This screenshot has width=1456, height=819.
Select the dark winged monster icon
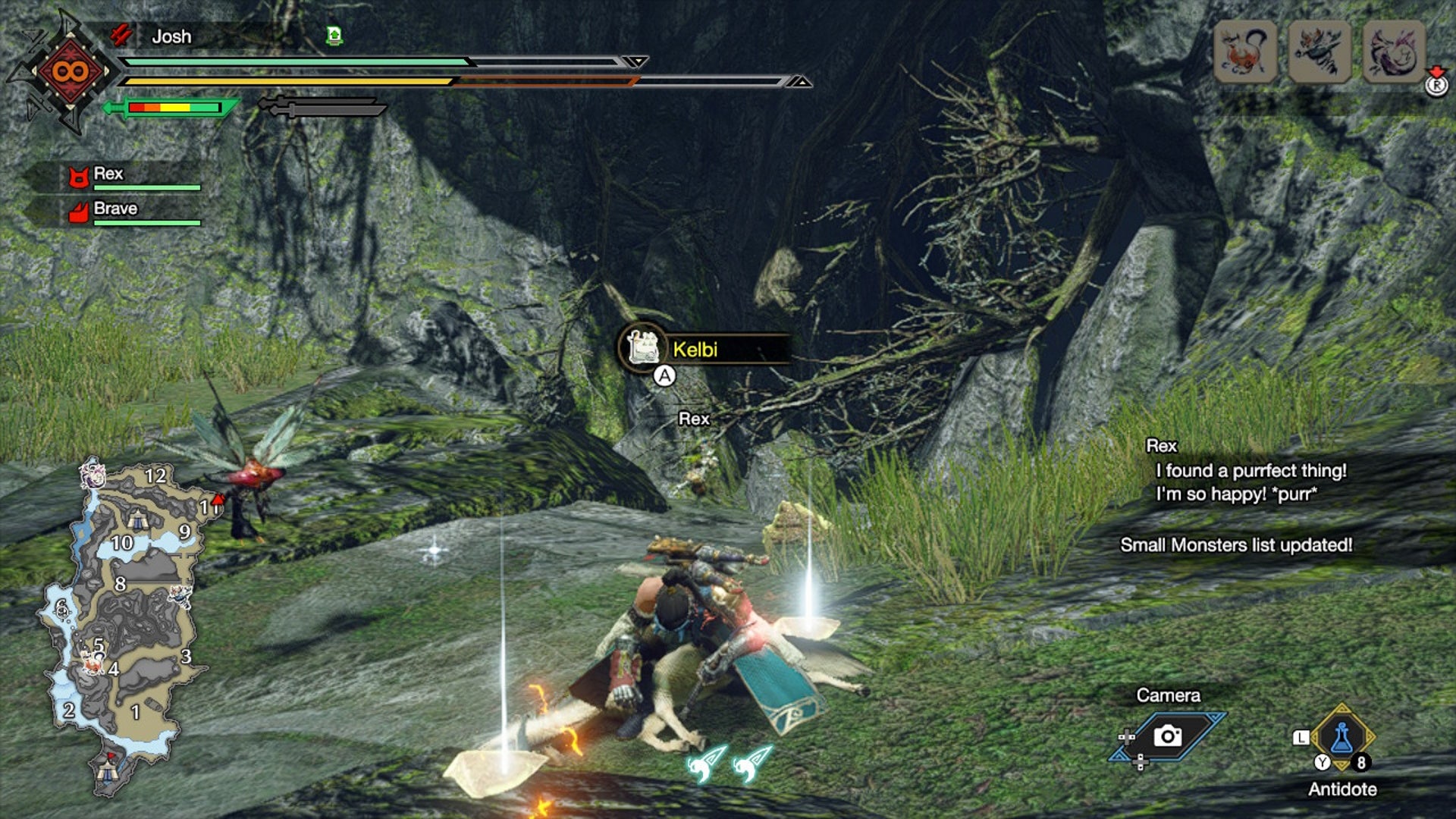tap(1319, 52)
